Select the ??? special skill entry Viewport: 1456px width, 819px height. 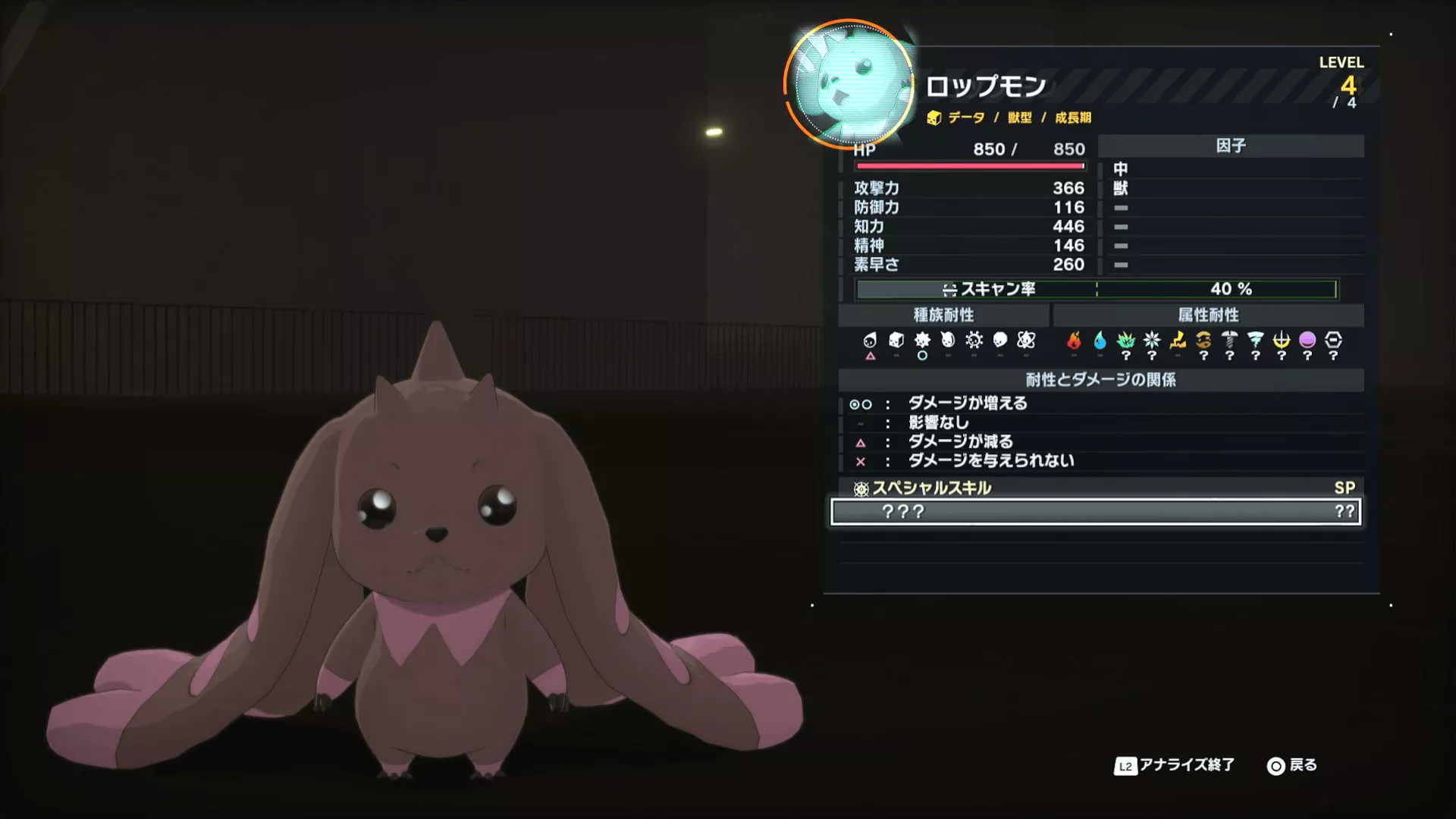[1096, 513]
